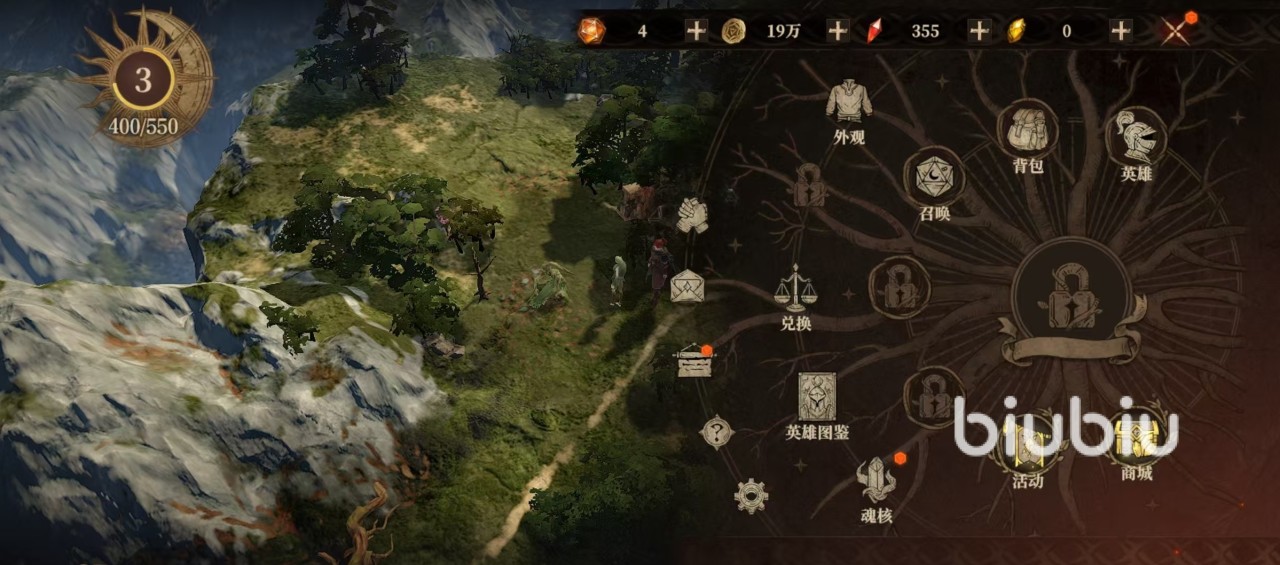Click the player level 3 sun emblem

pos(143,80)
